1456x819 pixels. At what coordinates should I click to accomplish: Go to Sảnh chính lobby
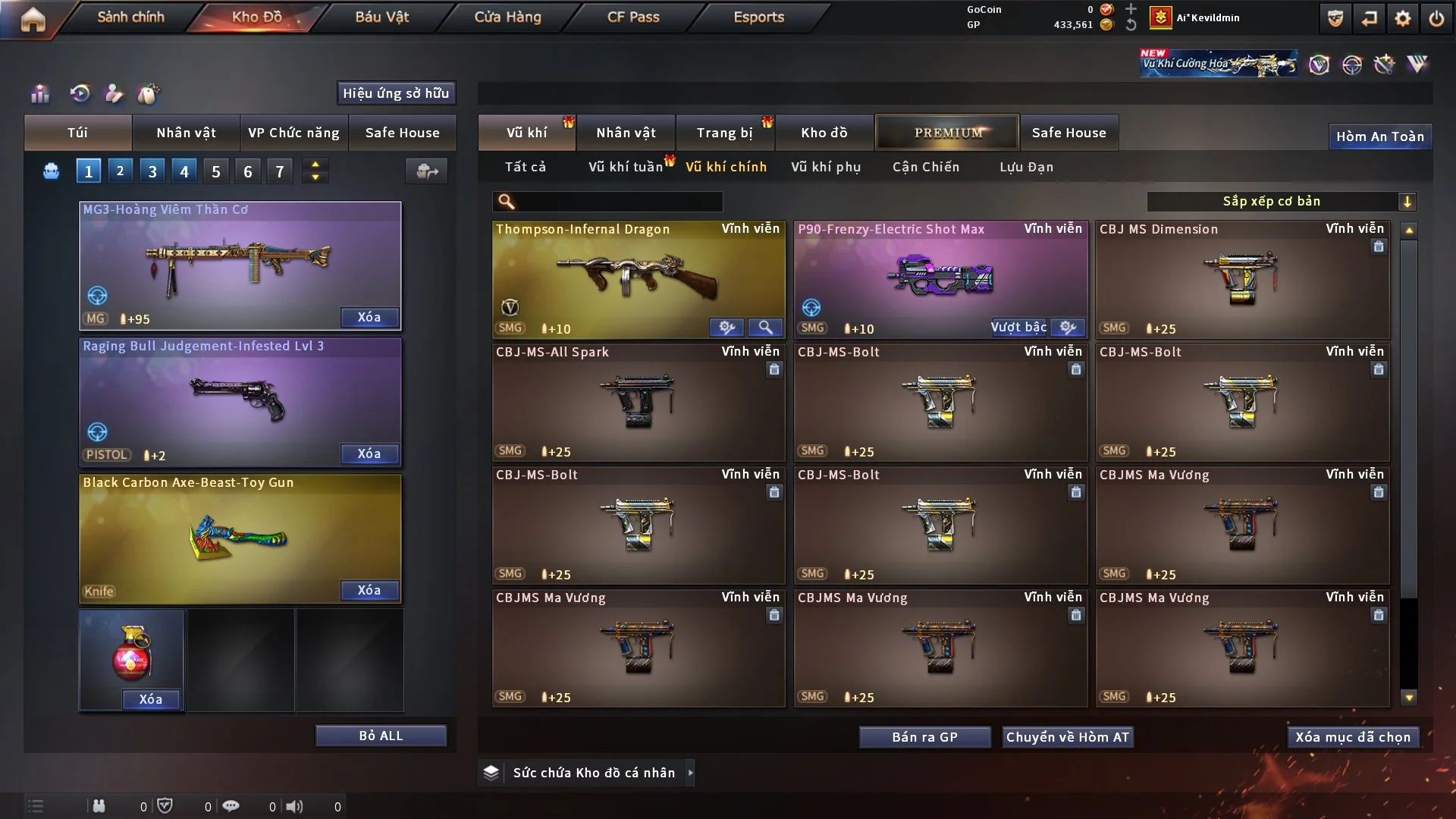(130, 17)
